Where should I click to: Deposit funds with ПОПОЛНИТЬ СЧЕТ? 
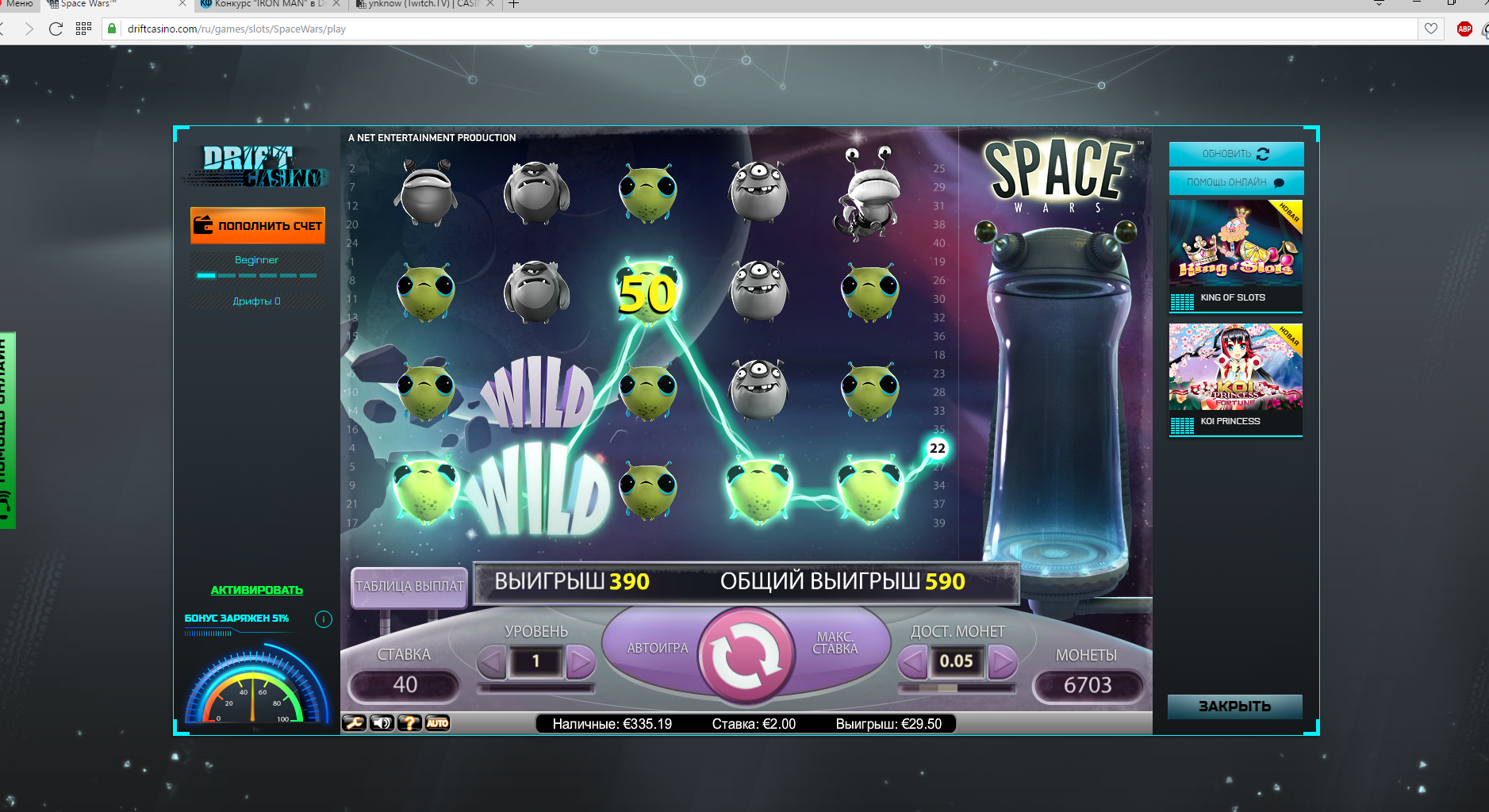tap(258, 225)
